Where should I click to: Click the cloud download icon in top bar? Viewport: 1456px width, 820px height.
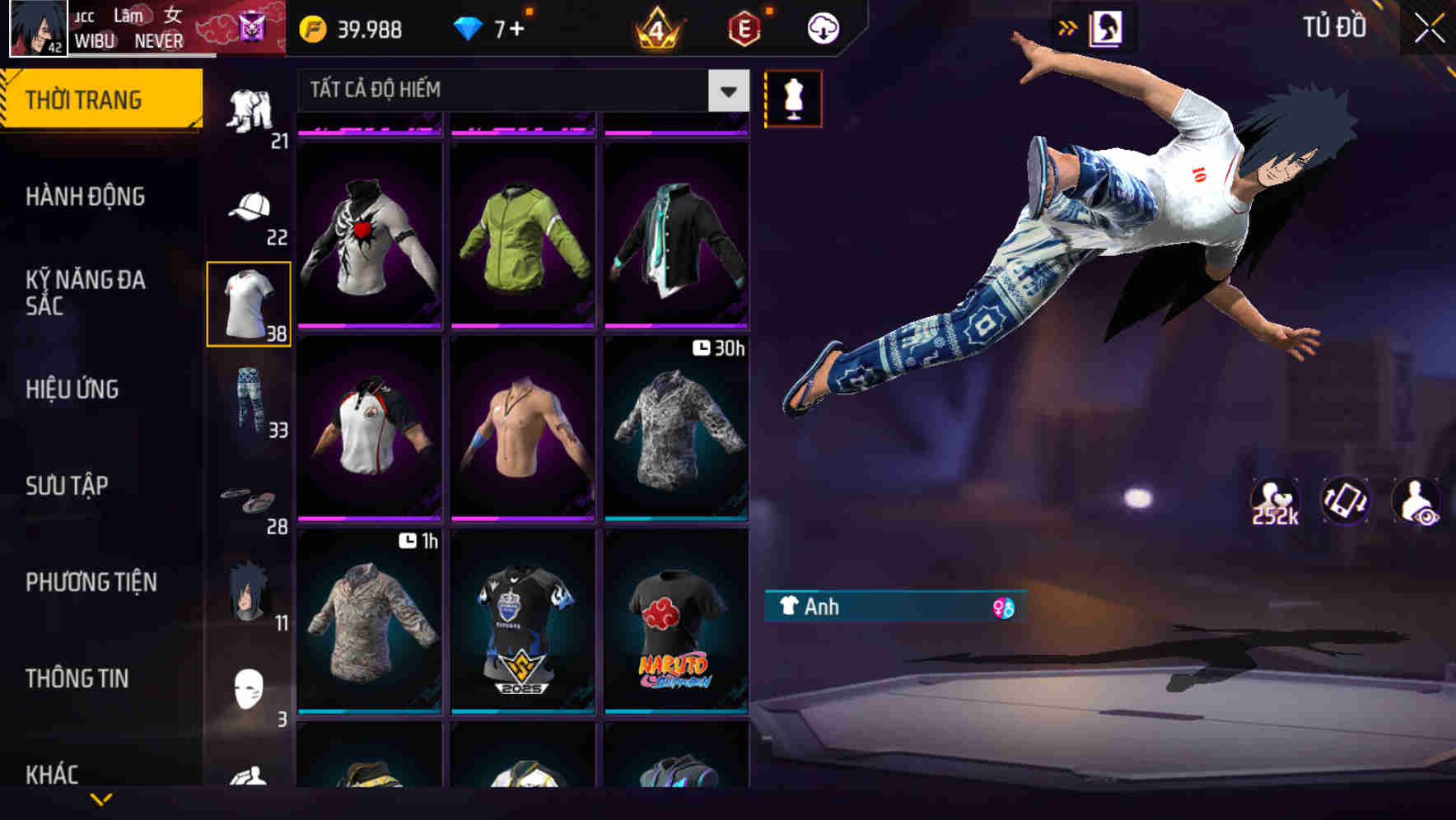click(x=821, y=28)
